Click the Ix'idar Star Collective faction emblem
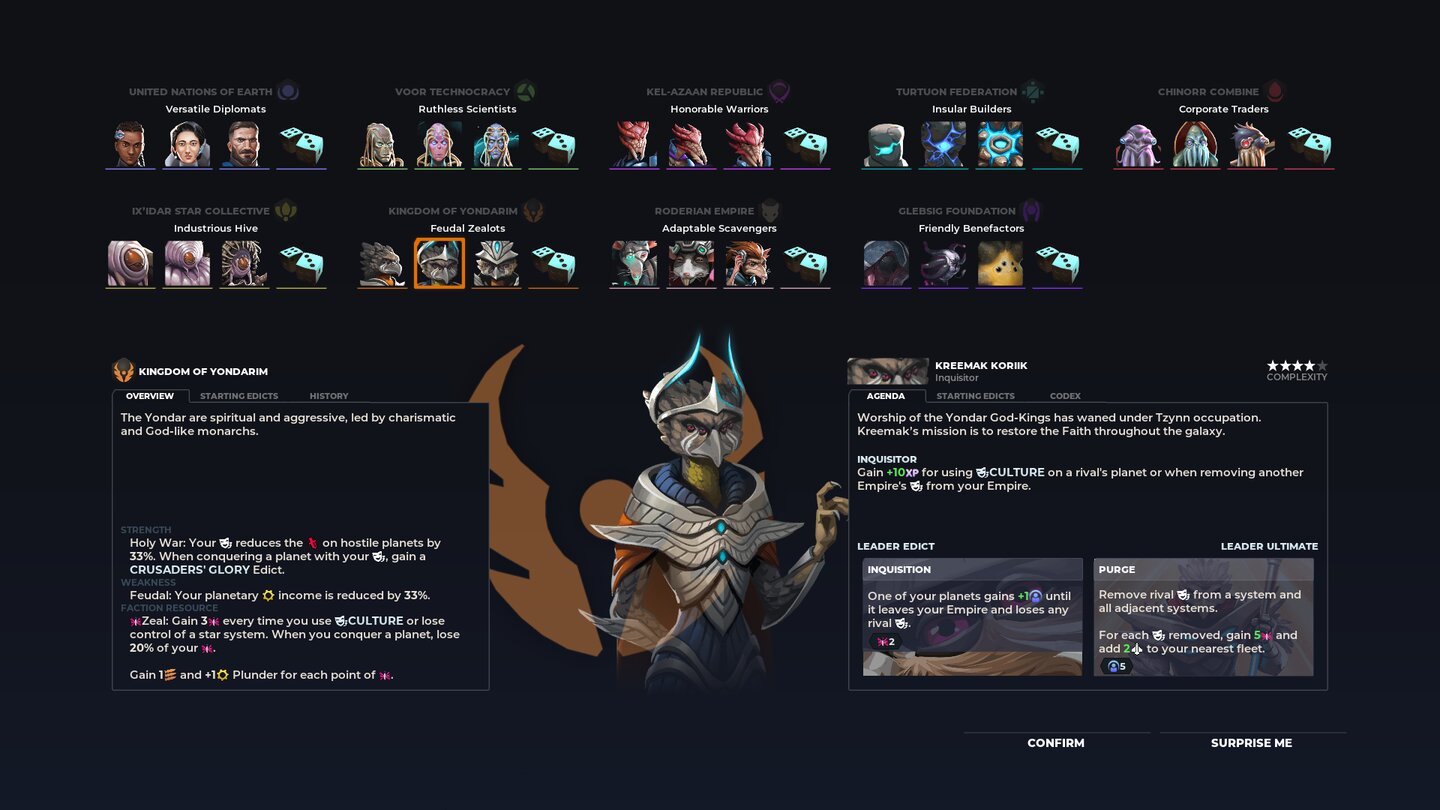Screen dimensions: 1440x810 point(287,210)
